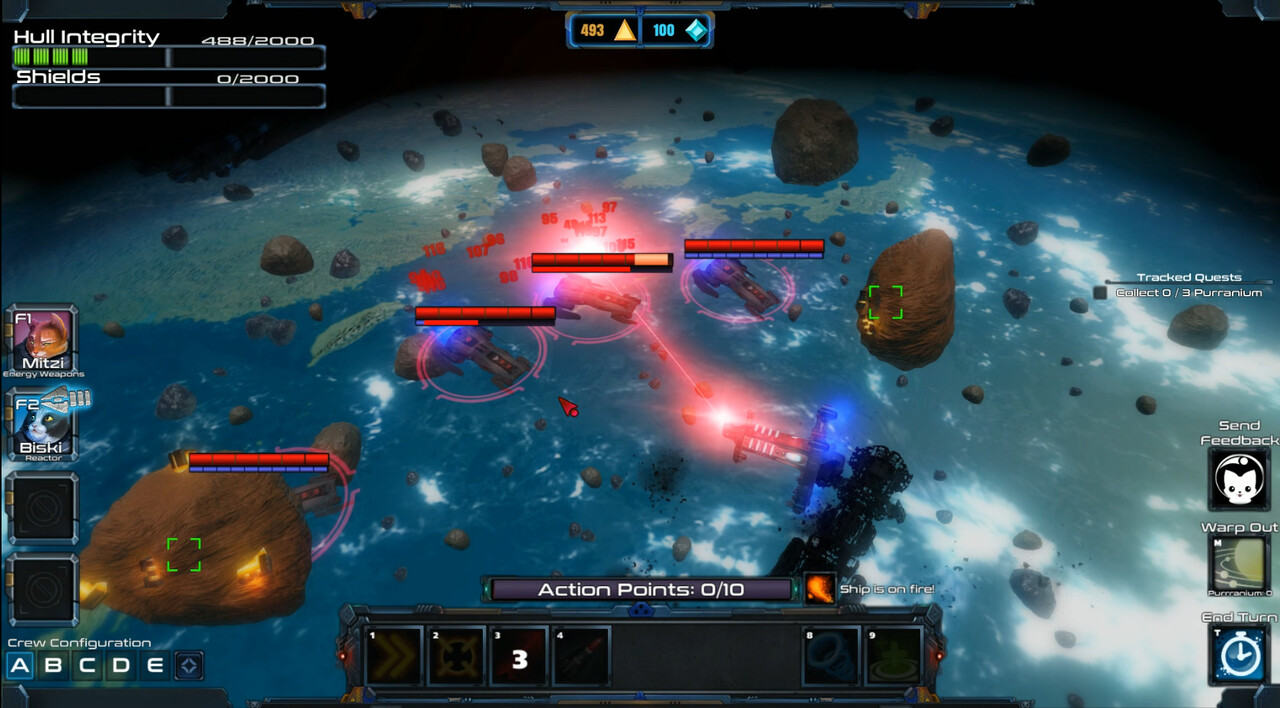
Task: Click the diamond icon beside crew configurations
Action: pyautogui.click(x=189, y=666)
